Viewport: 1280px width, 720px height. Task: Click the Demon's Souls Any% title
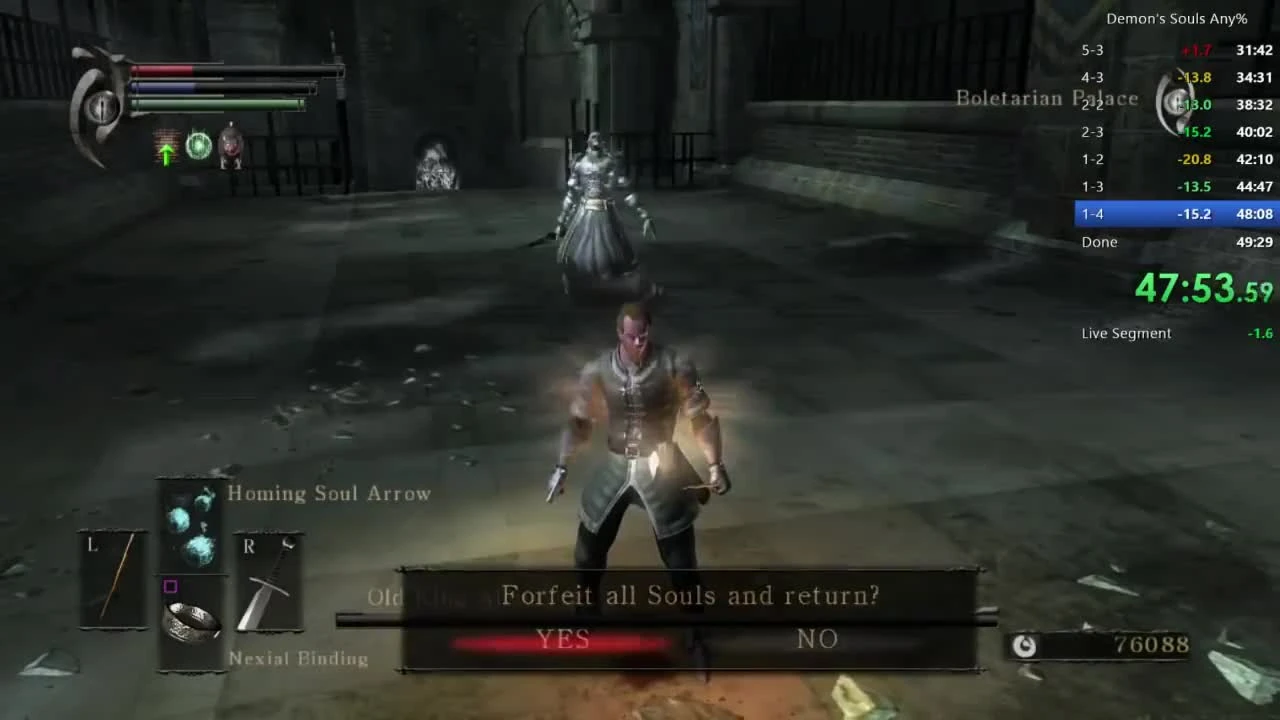coord(1177,18)
